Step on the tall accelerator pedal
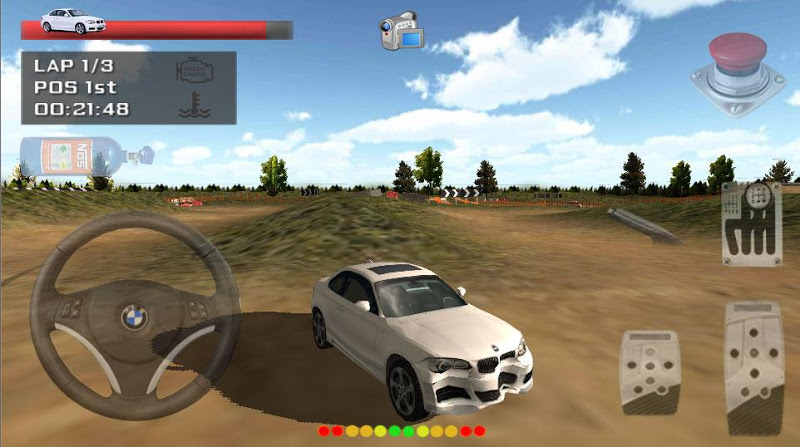This screenshot has height=447, width=800. click(753, 365)
